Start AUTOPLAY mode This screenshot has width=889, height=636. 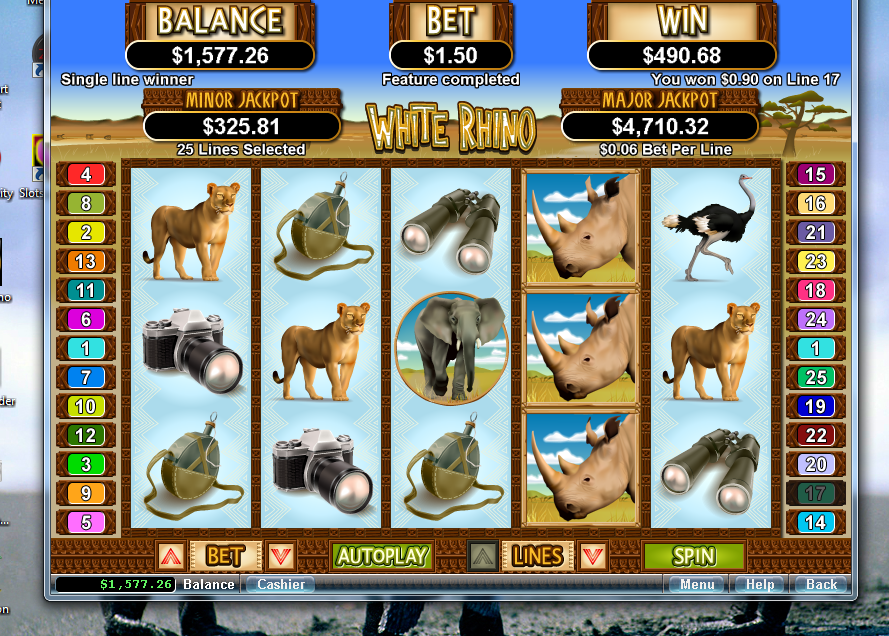(381, 556)
